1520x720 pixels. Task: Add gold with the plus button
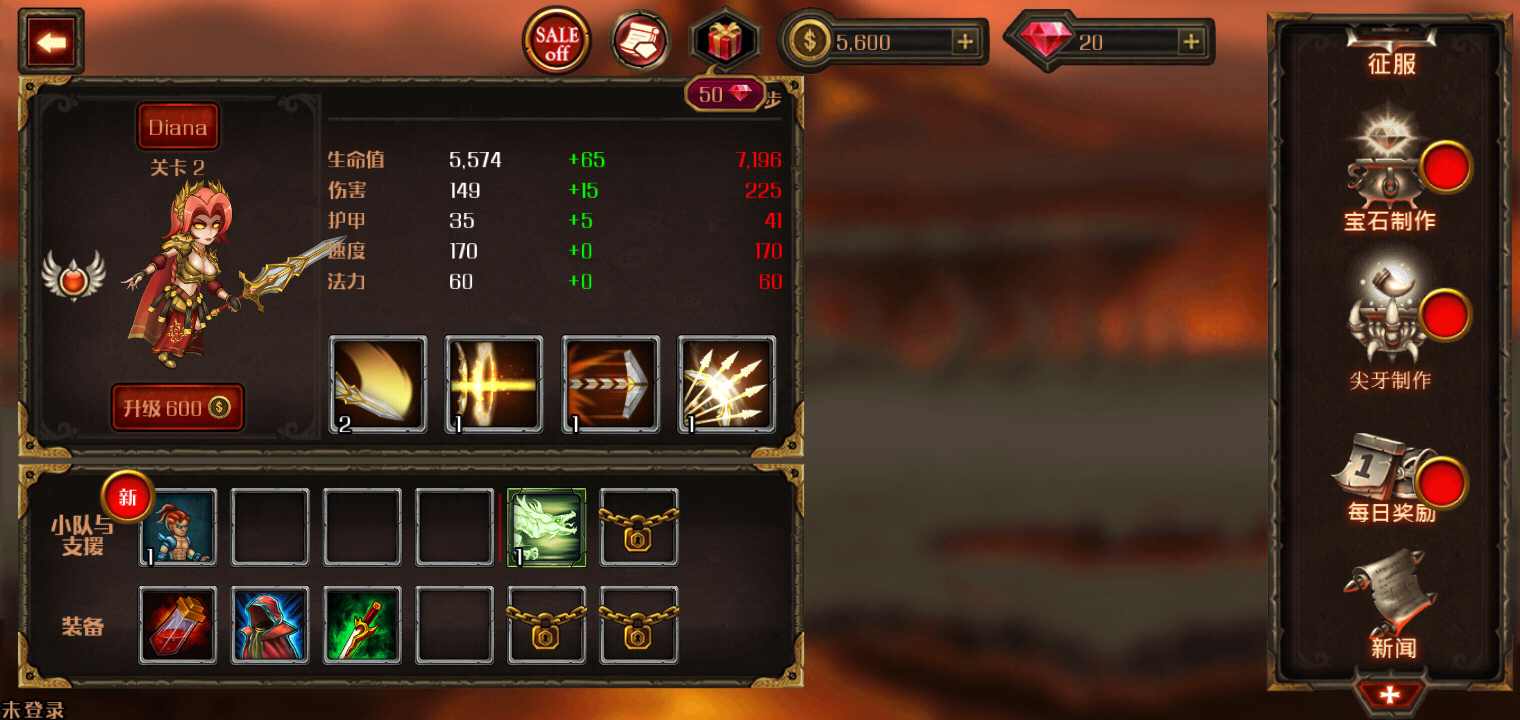pyautogui.click(x=963, y=42)
